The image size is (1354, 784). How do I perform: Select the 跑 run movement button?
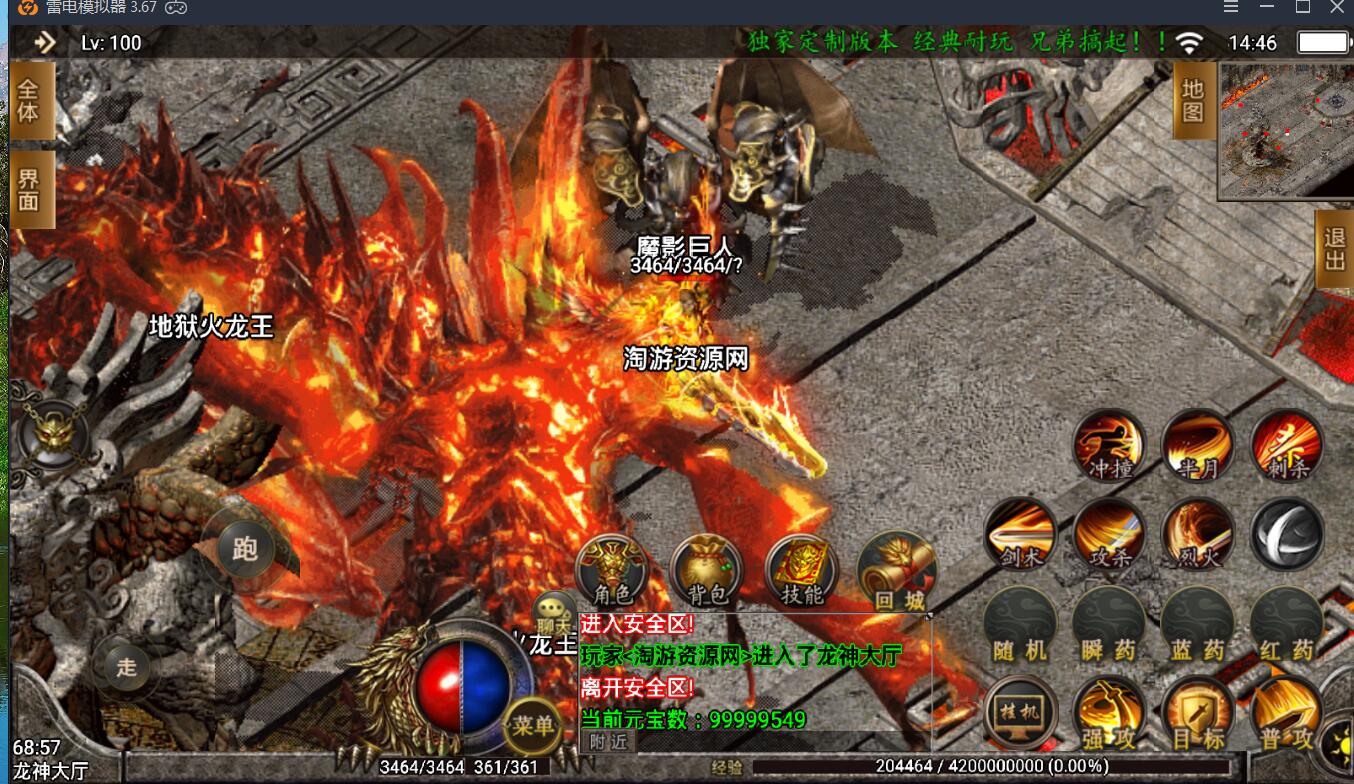[x=244, y=549]
